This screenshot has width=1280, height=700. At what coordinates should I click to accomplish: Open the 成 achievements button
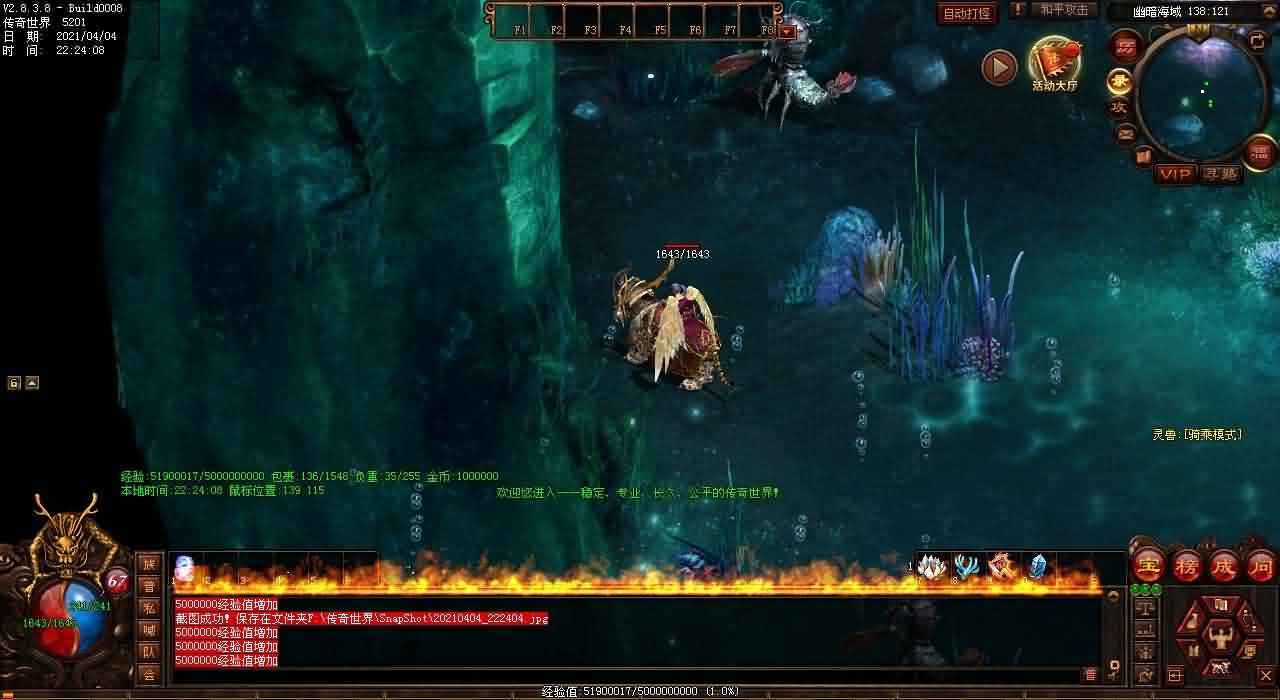click(1224, 566)
